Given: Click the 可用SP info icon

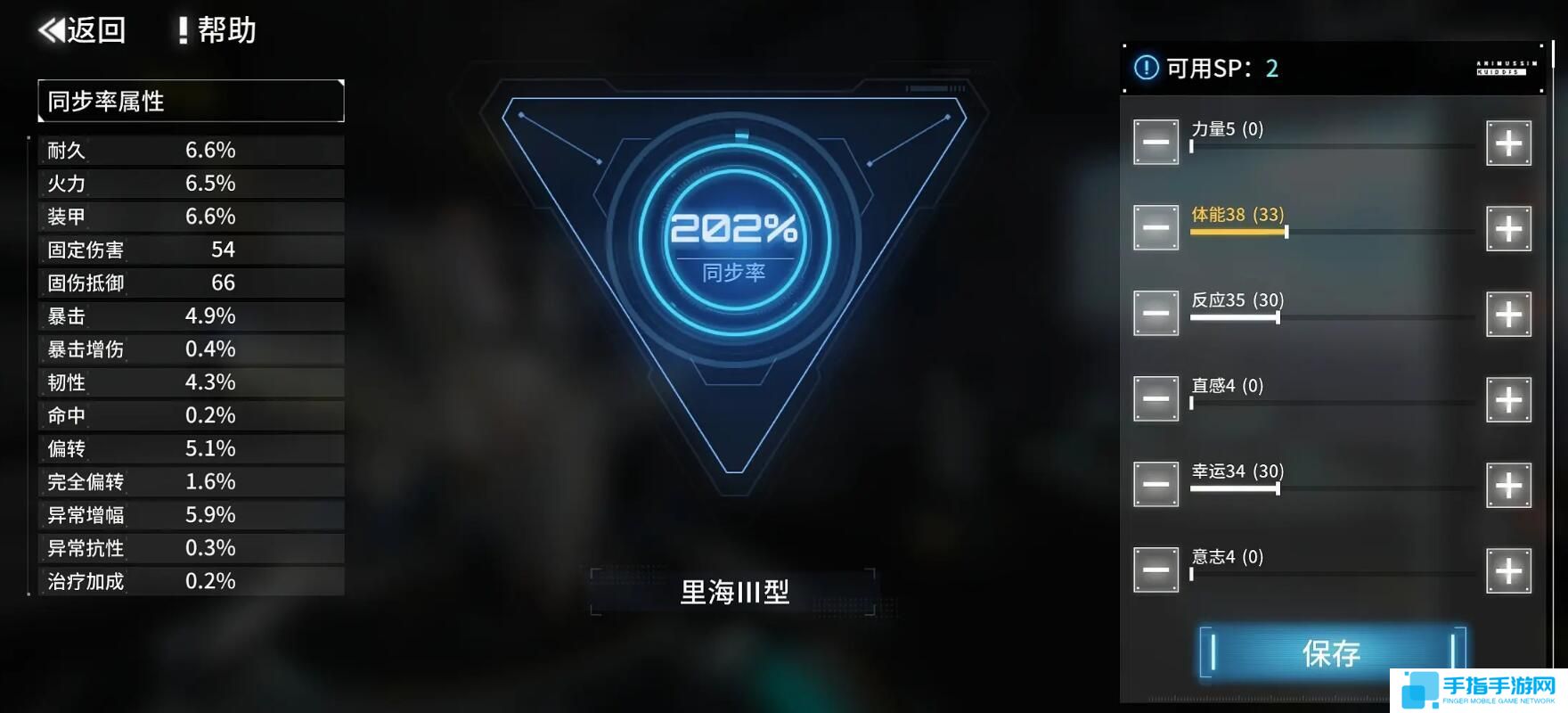Looking at the screenshot, I should pyautogui.click(x=1146, y=68).
